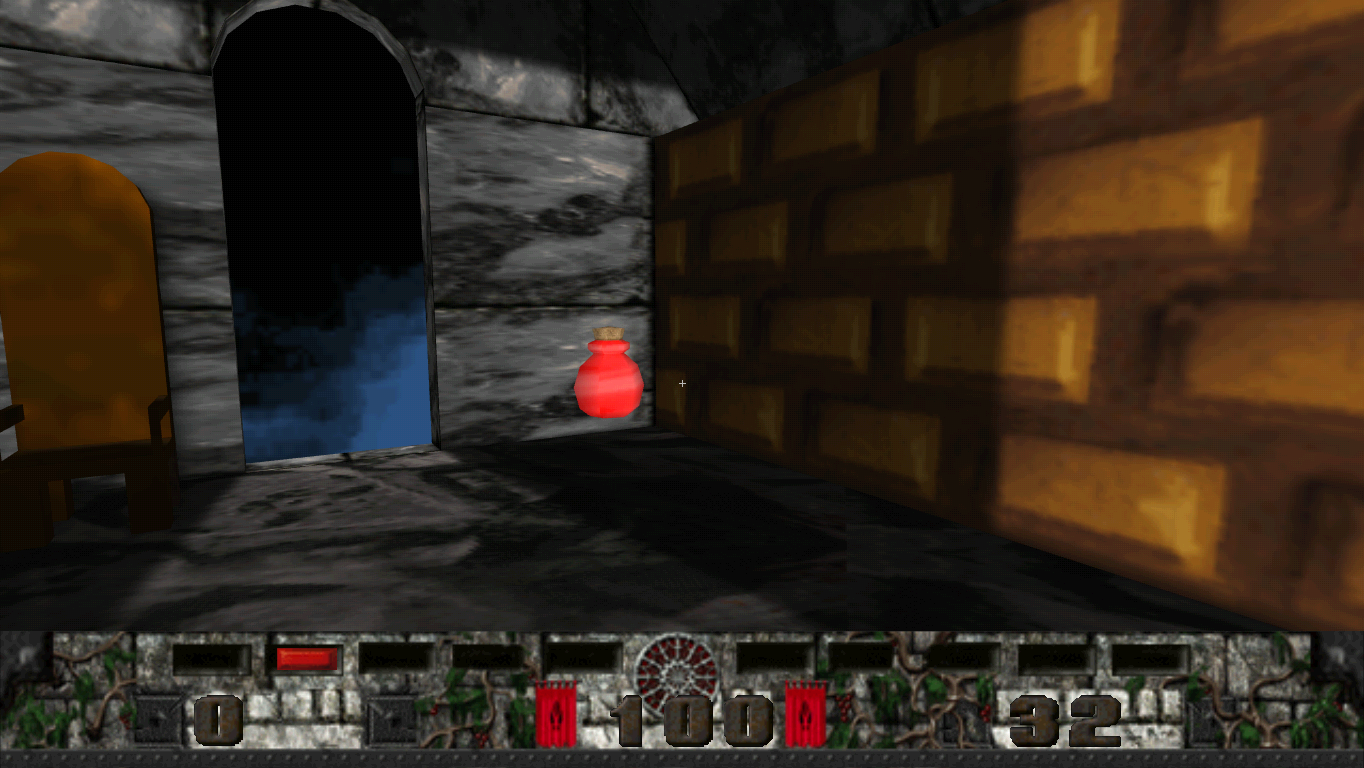Click the rightmost inventory slot on the HUD

1150,658
